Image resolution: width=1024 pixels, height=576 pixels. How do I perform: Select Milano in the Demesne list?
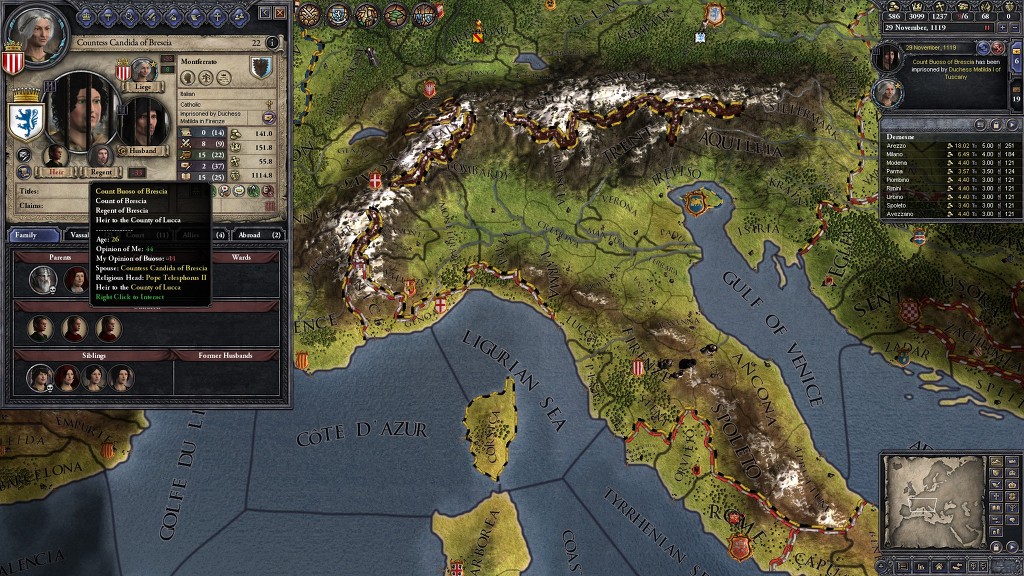904,153
